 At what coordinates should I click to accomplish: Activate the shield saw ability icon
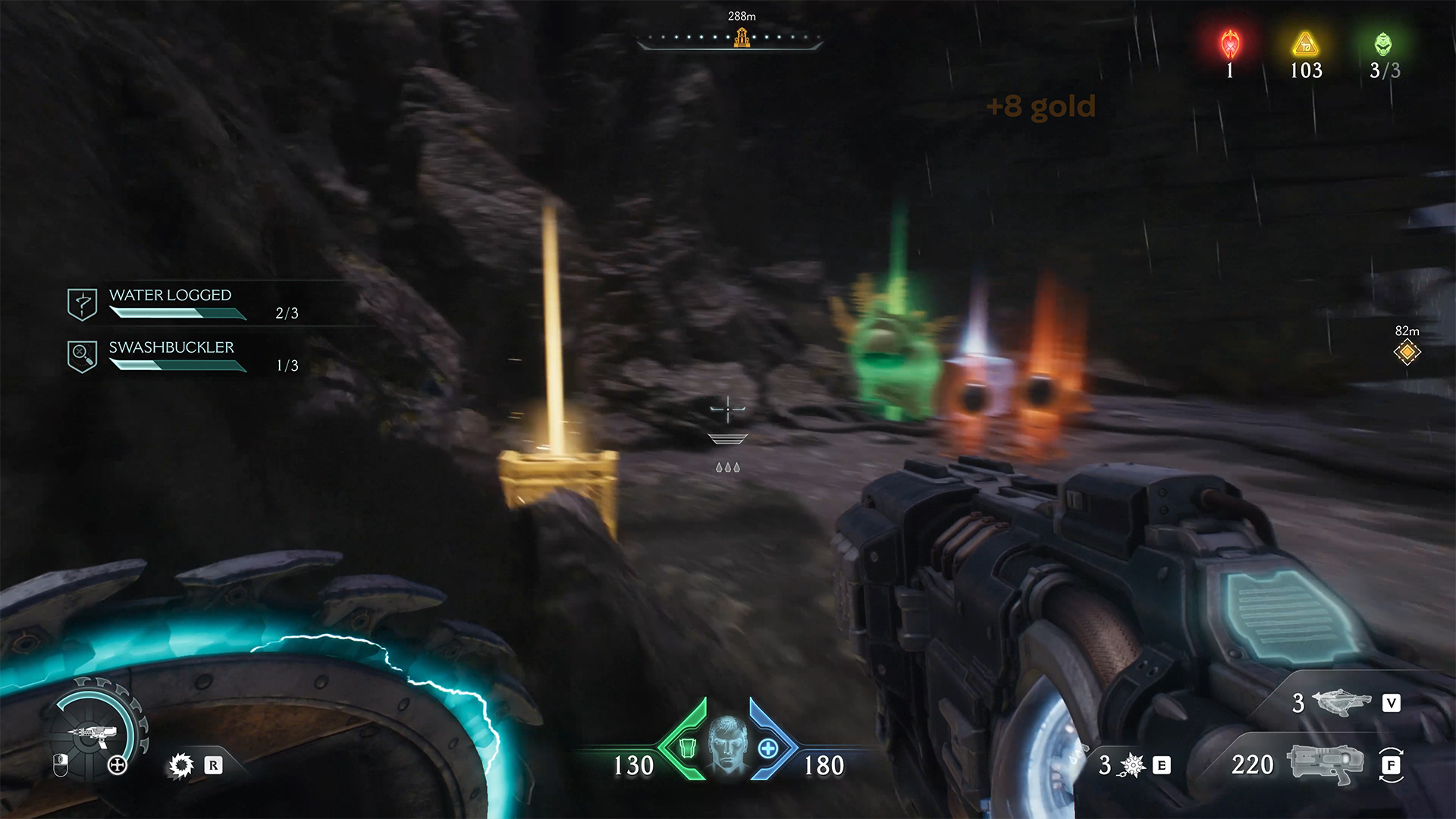pyautogui.click(x=181, y=765)
